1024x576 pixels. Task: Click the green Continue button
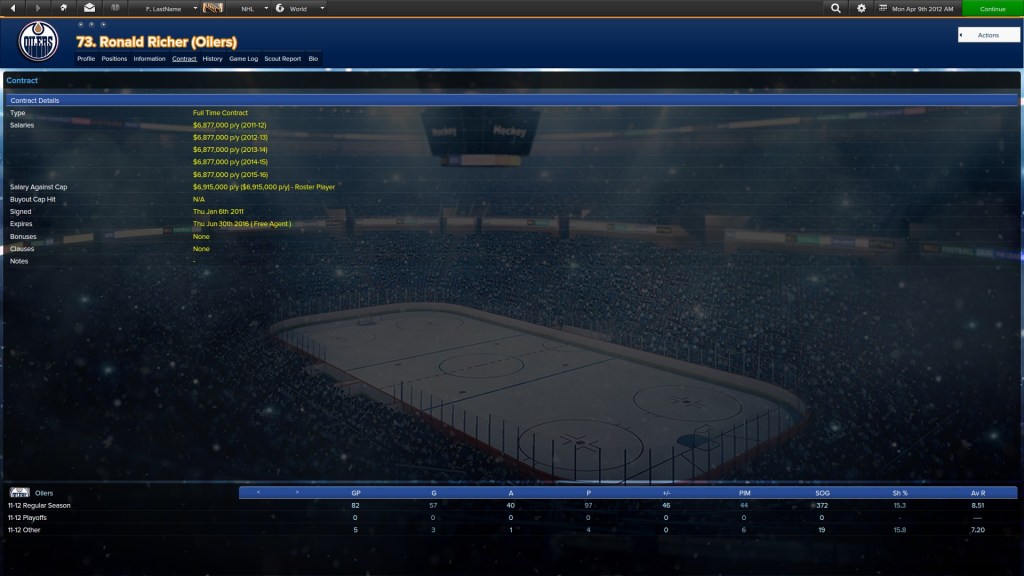click(x=992, y=8)
